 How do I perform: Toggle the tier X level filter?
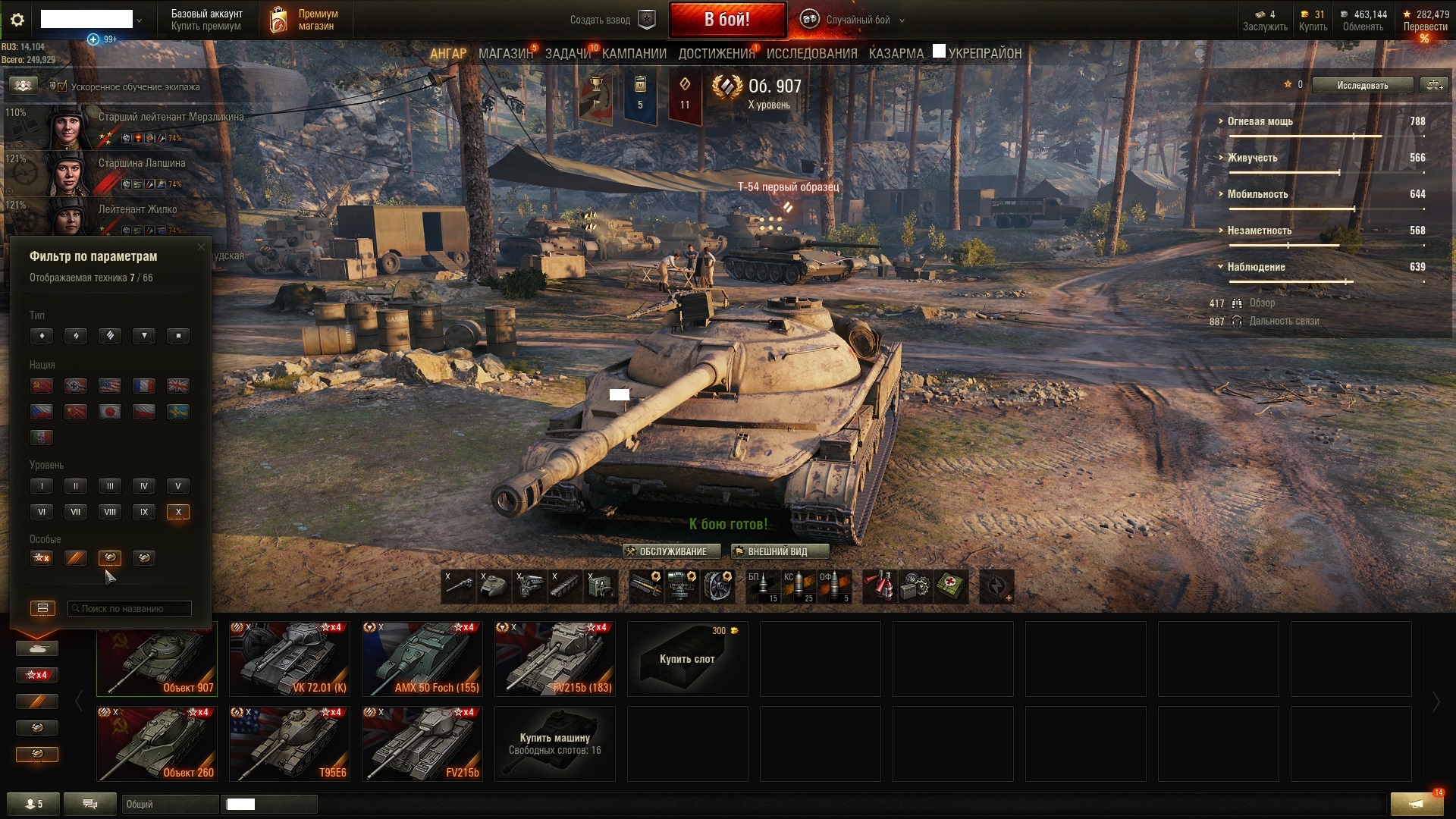coord(177,512)
